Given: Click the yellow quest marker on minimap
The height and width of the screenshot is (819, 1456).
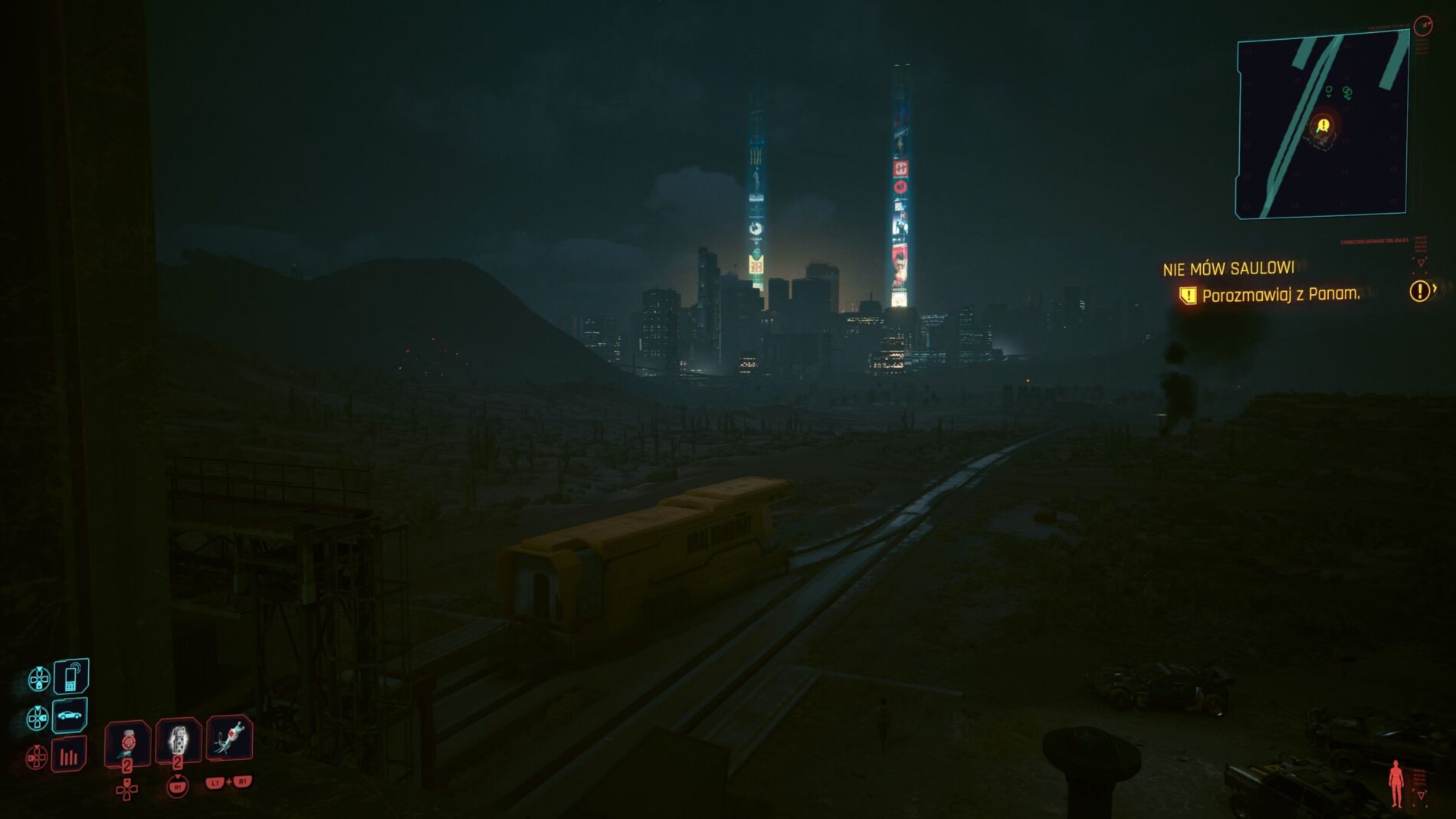Looking at the screenshot, I should click(x=1323, y=126).
